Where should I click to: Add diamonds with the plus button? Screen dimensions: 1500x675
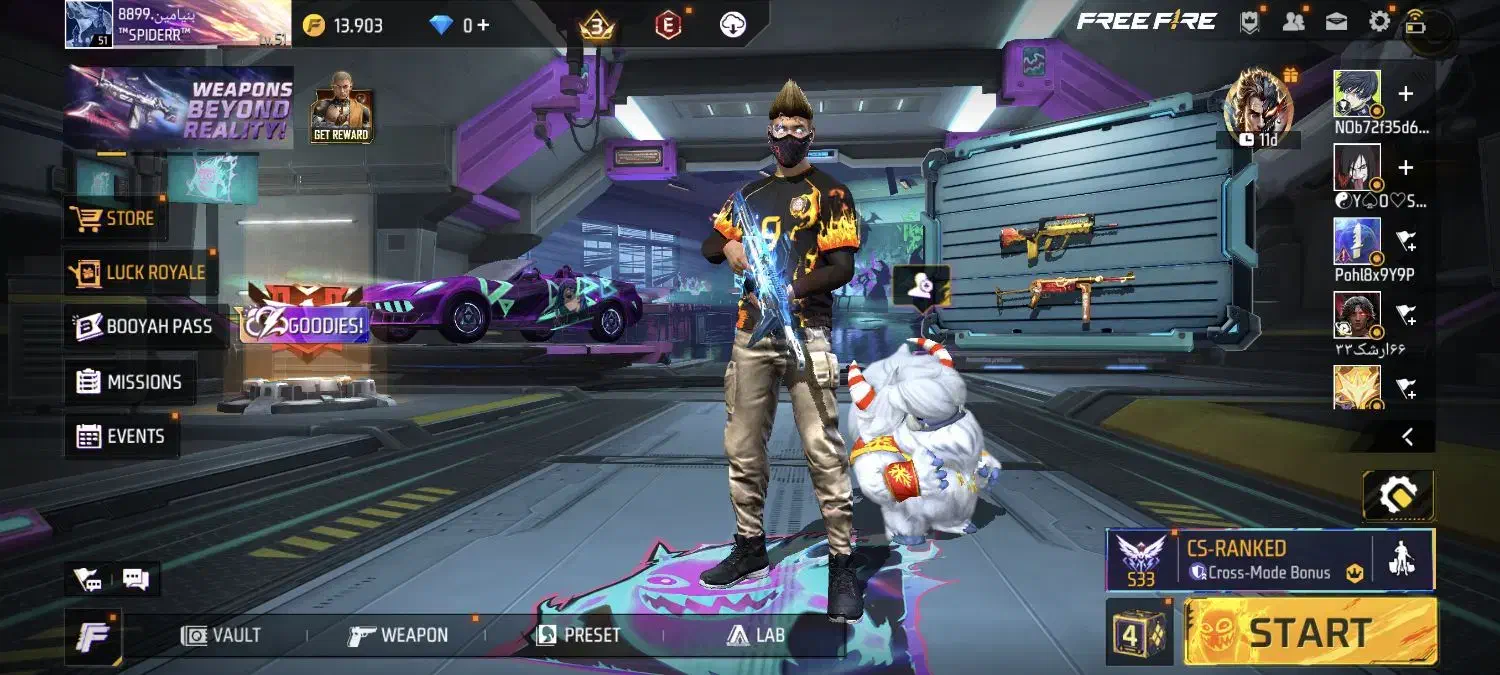click(x=483, y=25)
